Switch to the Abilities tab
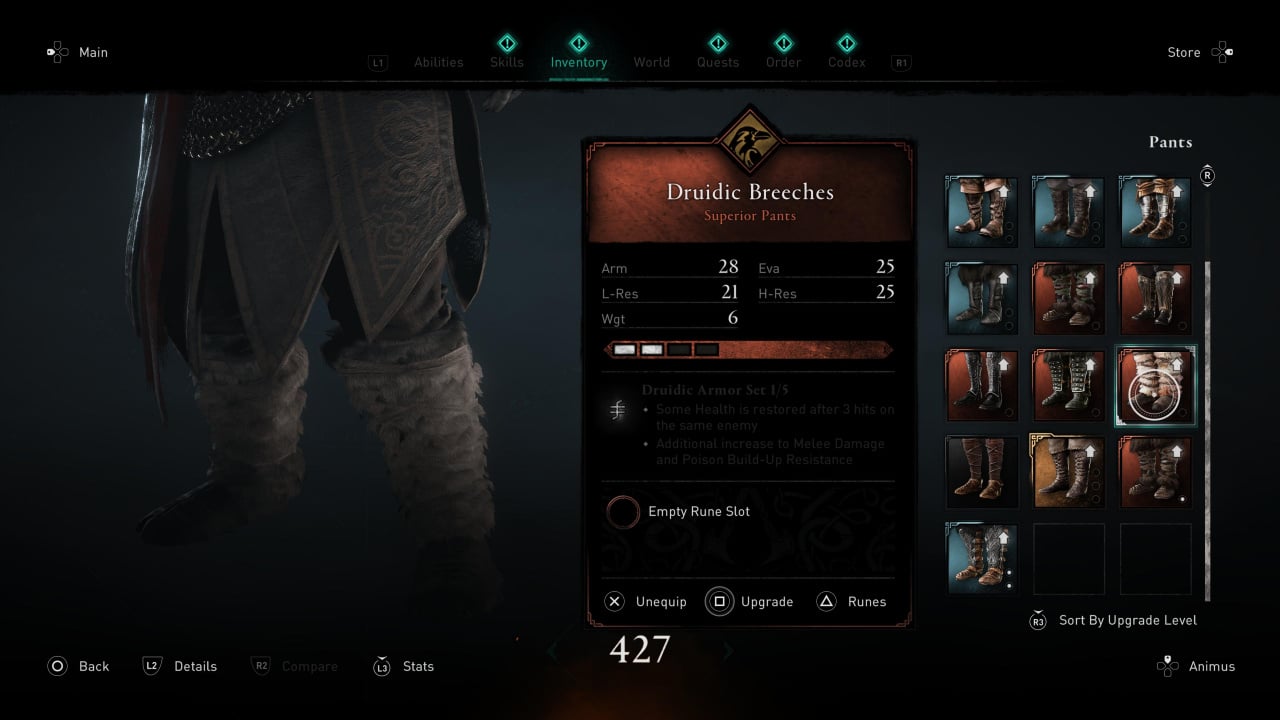Screen dimensions: 1280x720 coord(438,62)
